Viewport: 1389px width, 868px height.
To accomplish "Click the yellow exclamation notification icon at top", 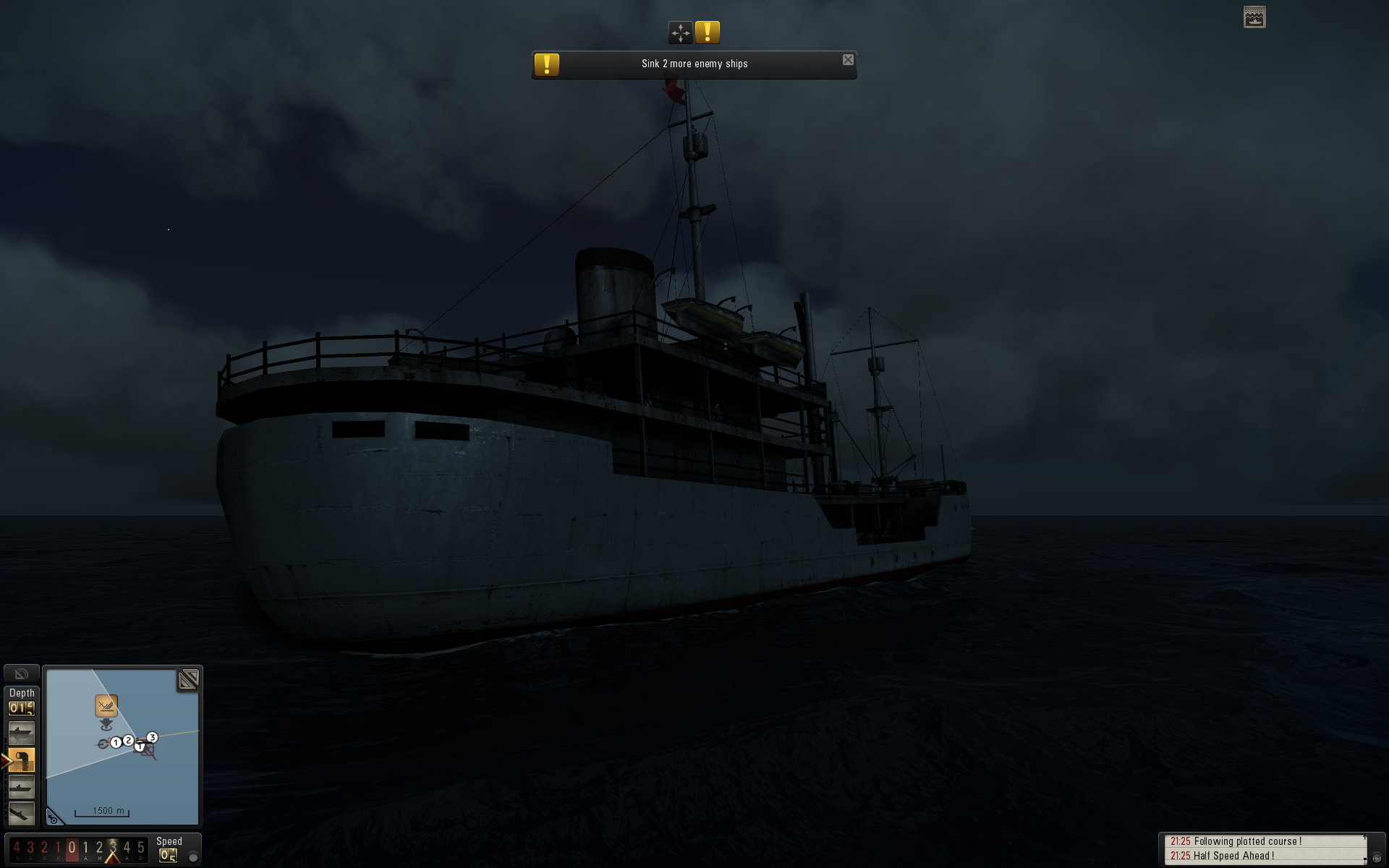I will tap(708, 32).
